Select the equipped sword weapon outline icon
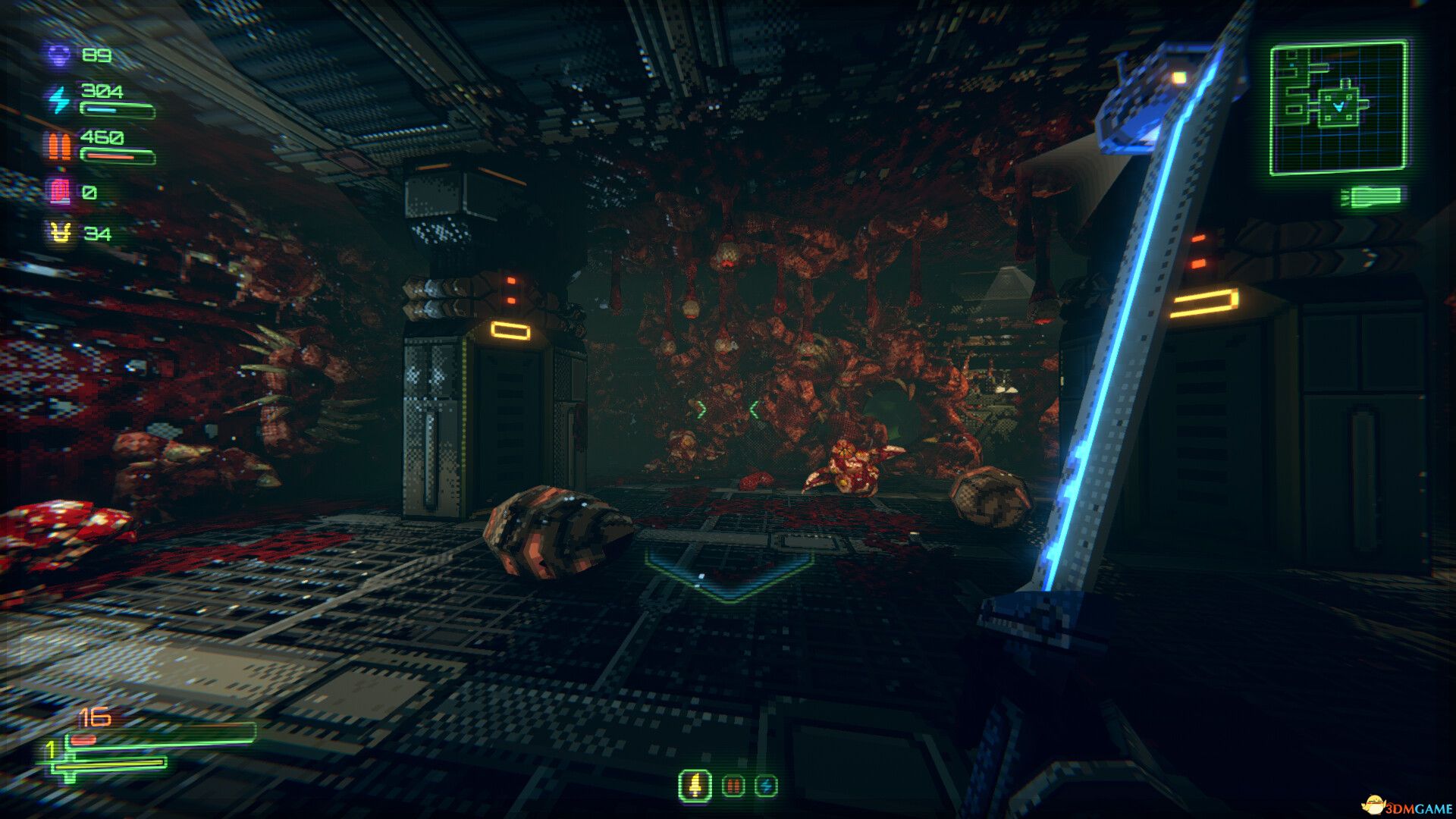The image size is (1456, 819). coord(72,762)
